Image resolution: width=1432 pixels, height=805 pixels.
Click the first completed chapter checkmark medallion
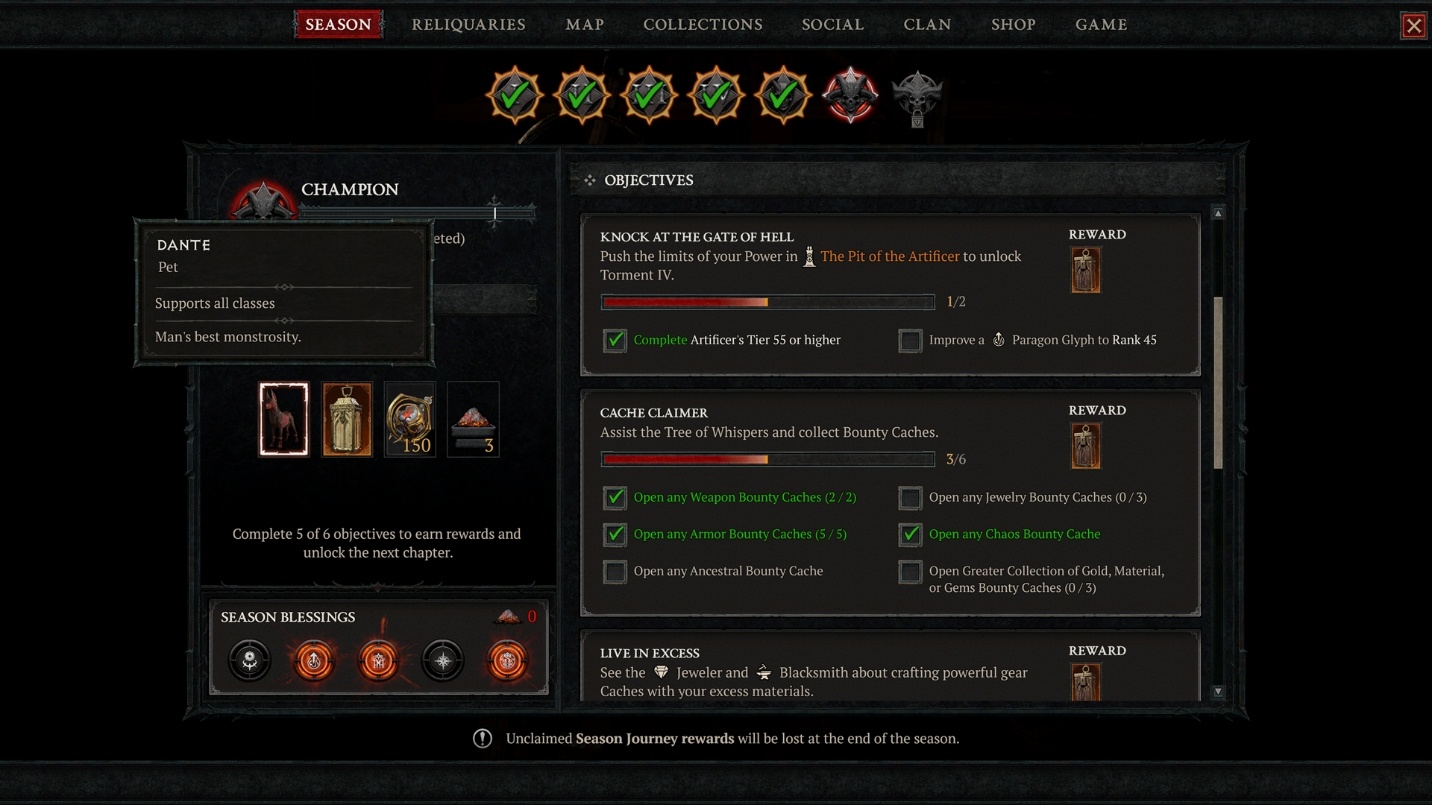coord(514,96)
